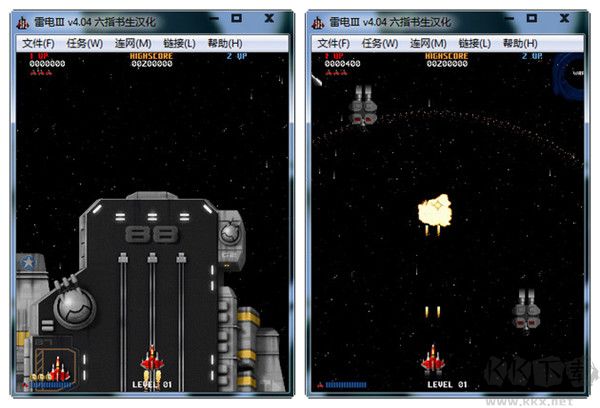Open 帮助(H) menu in the launch-base window
600x408 pixels.
pyautogui.click(x=225, y=43)
